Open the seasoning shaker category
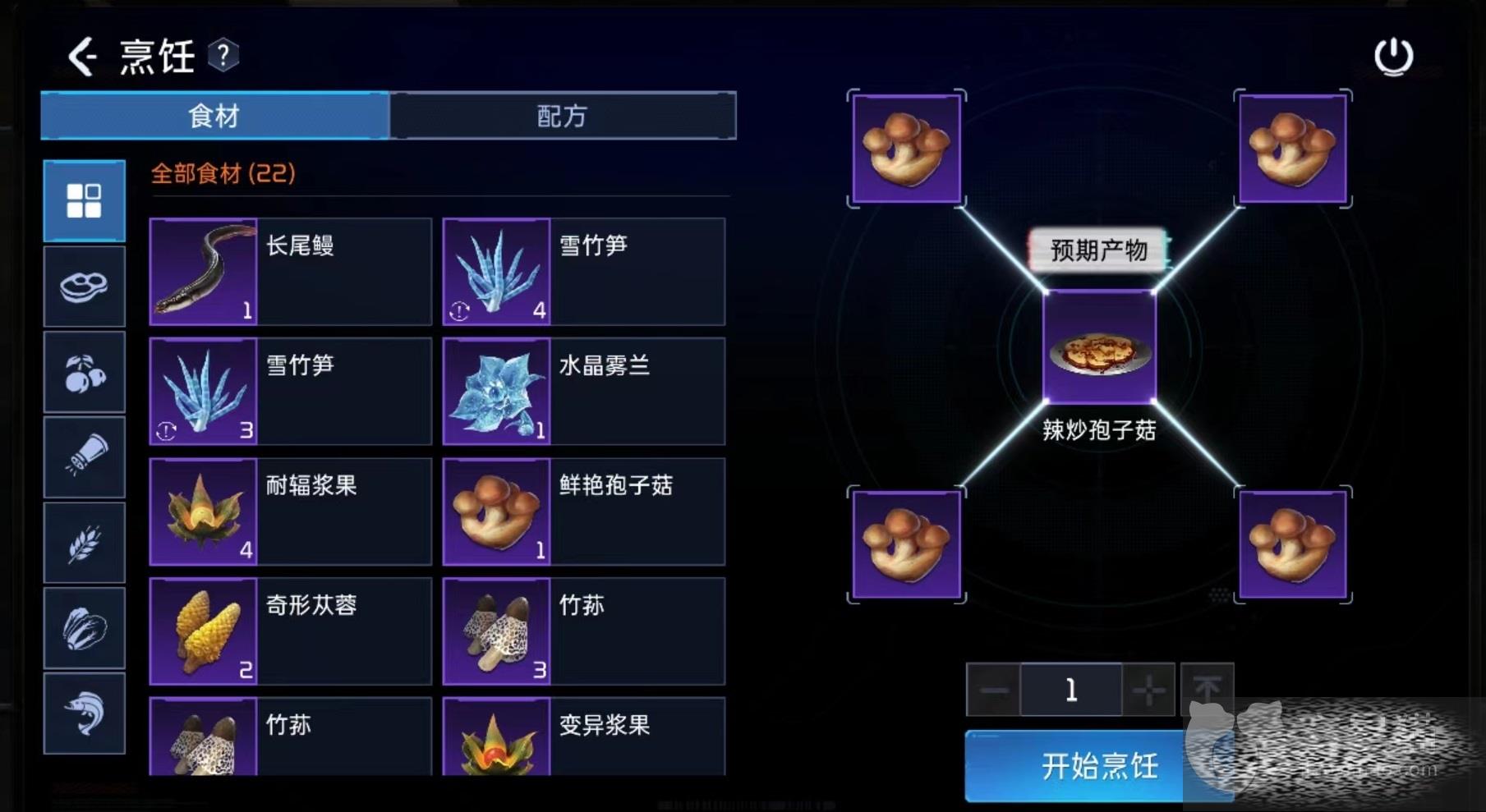This screenshot has width=1486, height=812. point(84,457)
